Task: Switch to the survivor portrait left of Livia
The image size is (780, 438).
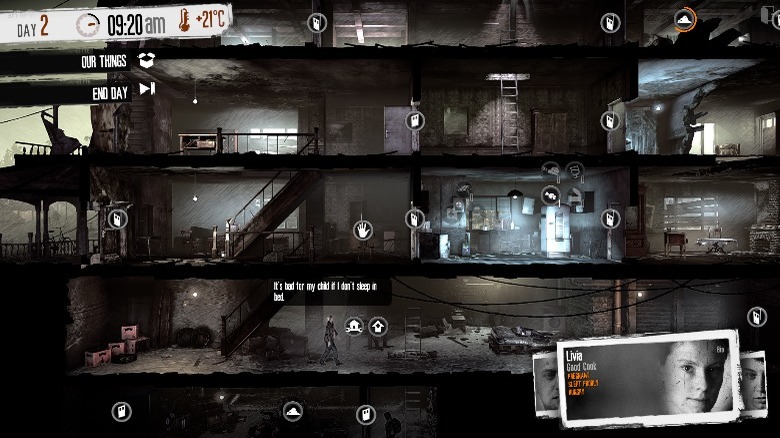Action: [545, 385]
